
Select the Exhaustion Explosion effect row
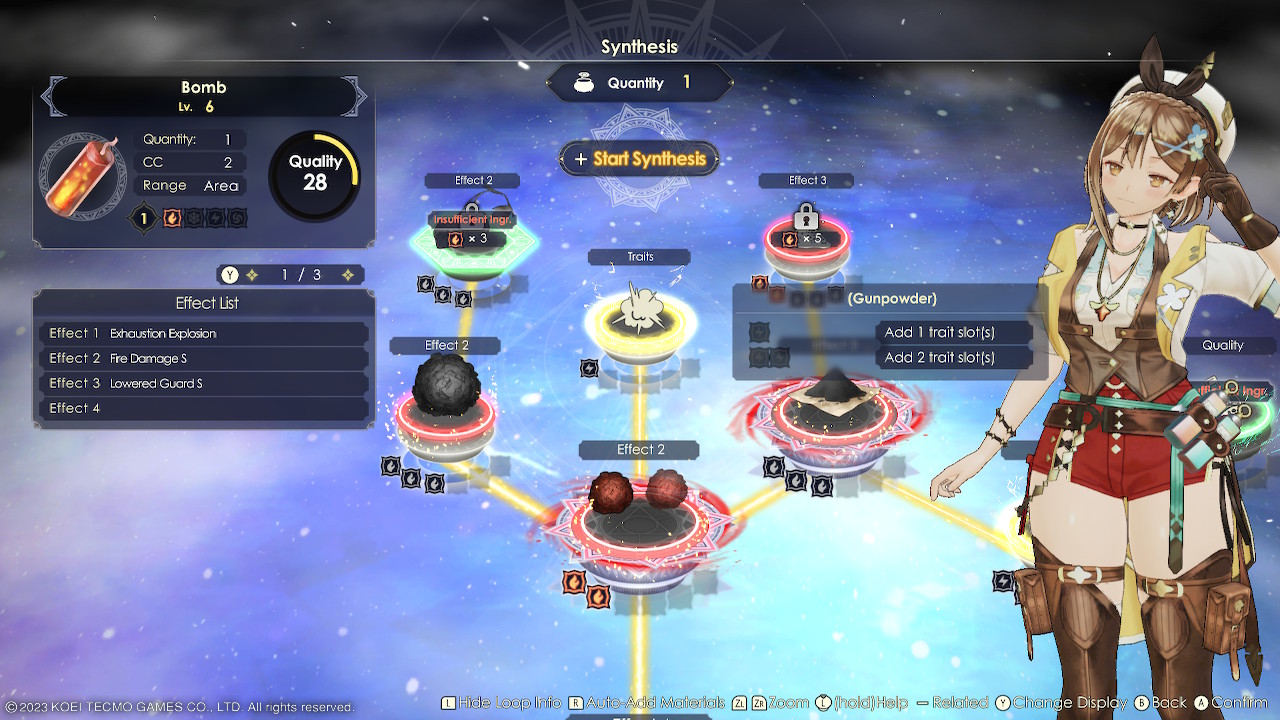(204, 333)
